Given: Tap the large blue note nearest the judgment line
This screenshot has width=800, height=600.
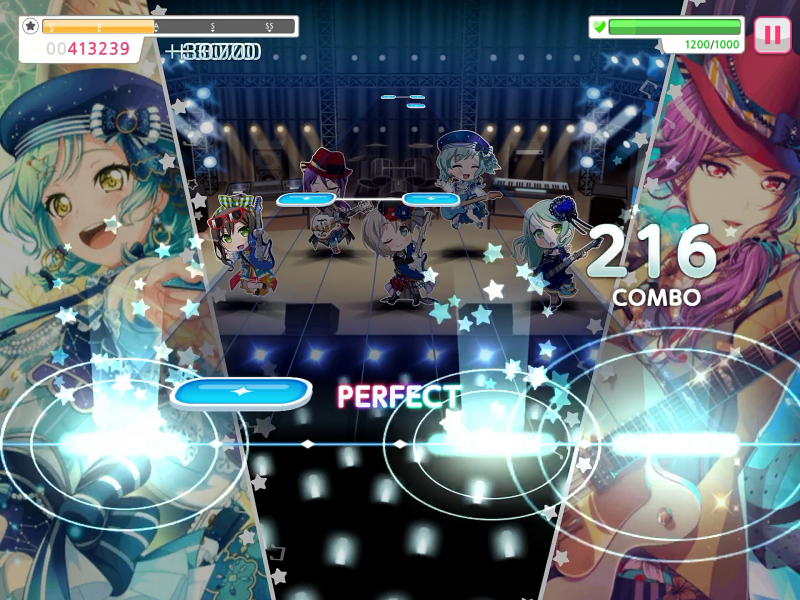Looking at the screenshot, I should pyautogui.click(x=240, y=393).
